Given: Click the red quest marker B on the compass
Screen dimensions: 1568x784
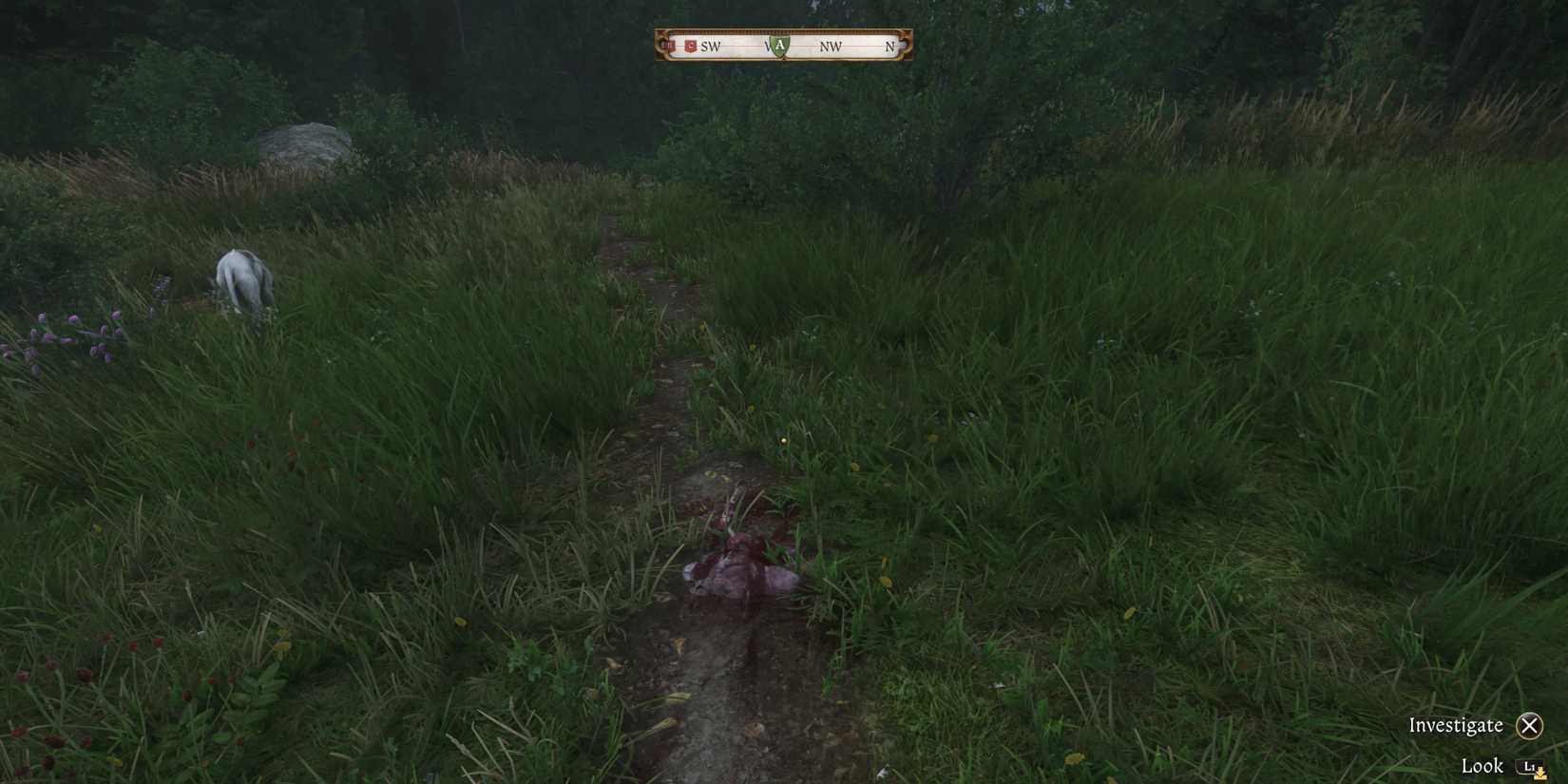Looking at the screenshot, I should coord(668,45).
